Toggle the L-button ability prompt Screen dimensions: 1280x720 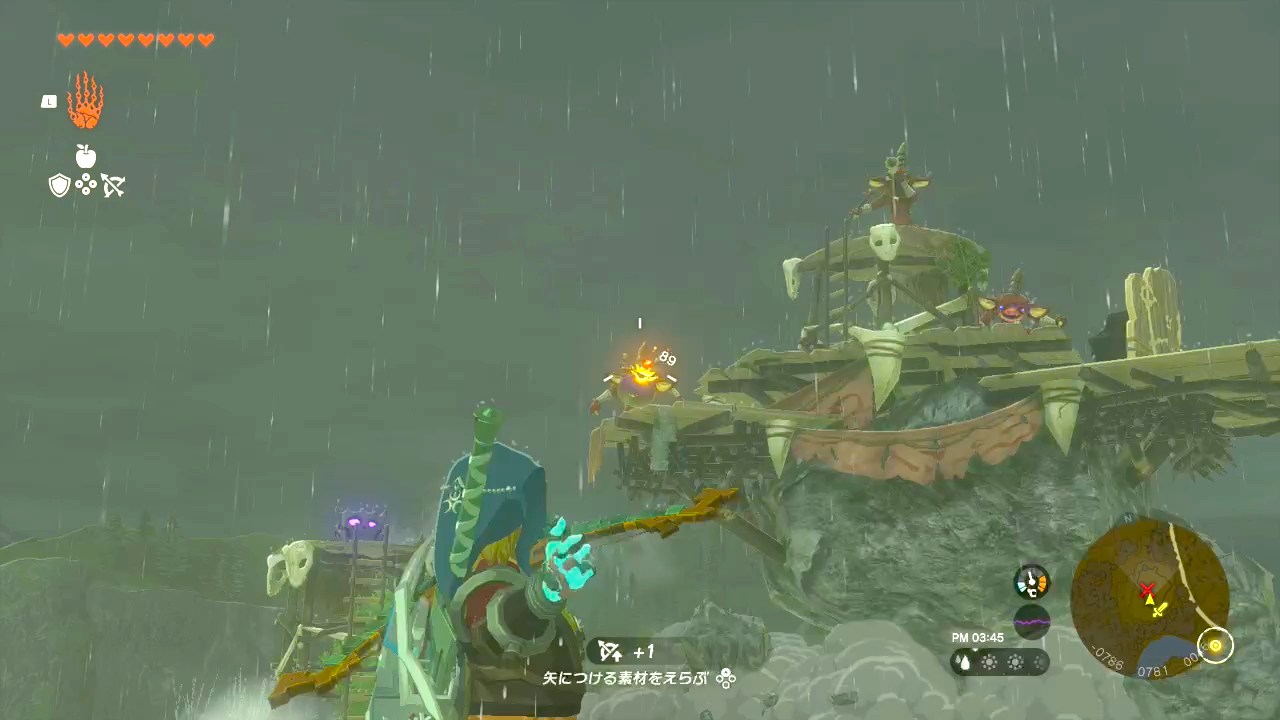coord(48,101)
